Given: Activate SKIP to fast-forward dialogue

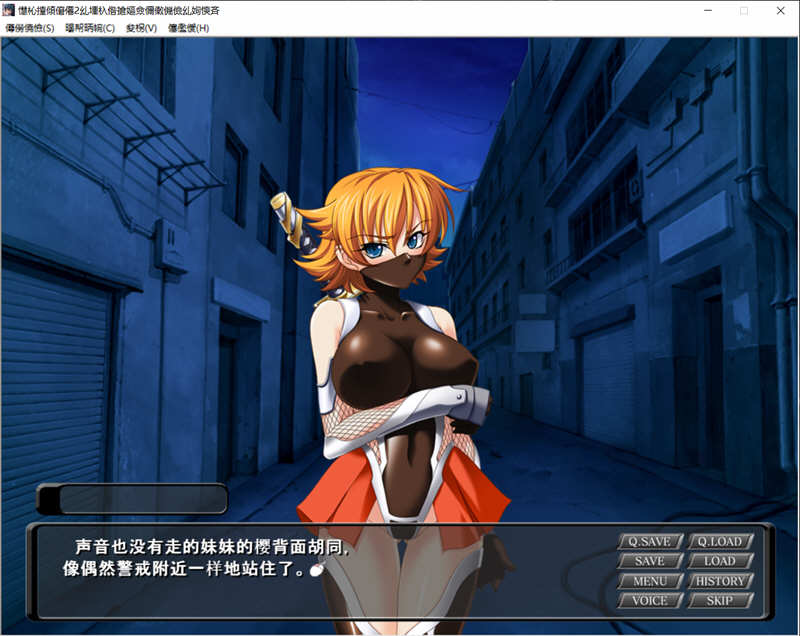Looking at the screenshot, I should coord(720,601).
